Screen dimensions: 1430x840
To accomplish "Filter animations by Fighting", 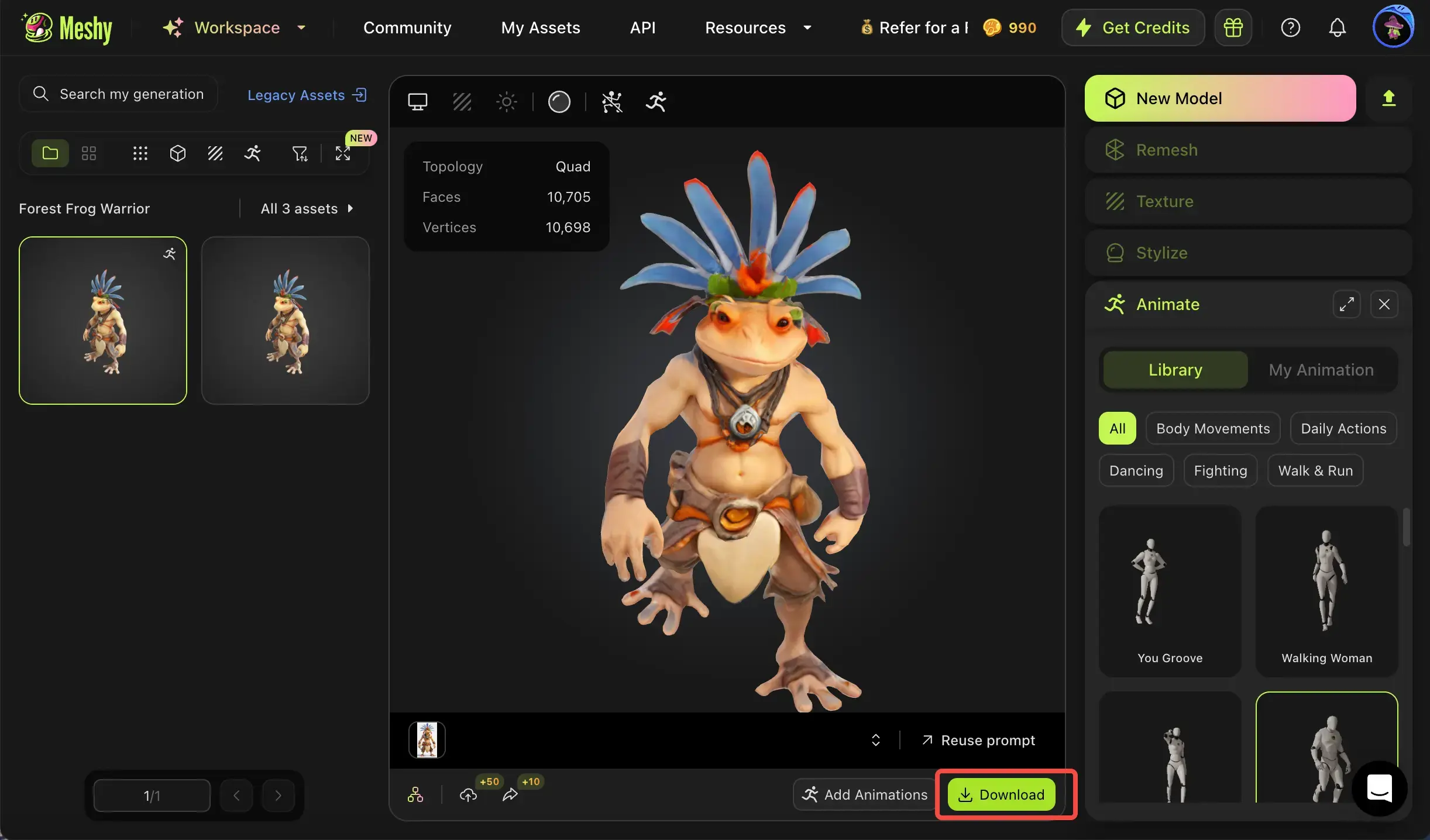I will click(1221, 471).
